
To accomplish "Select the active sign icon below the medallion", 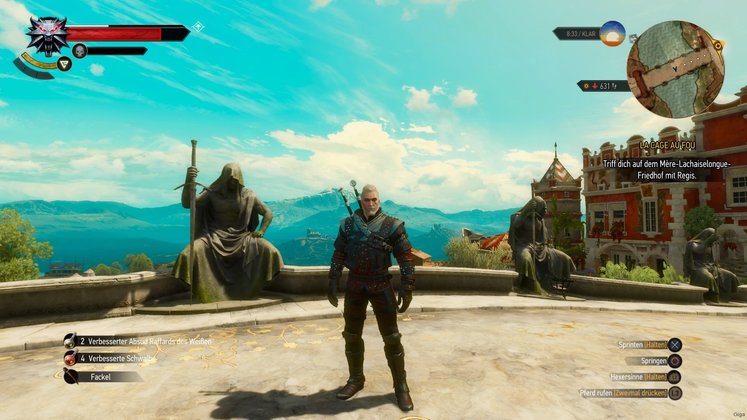I will pyautogui.click(x=64, y=64).
